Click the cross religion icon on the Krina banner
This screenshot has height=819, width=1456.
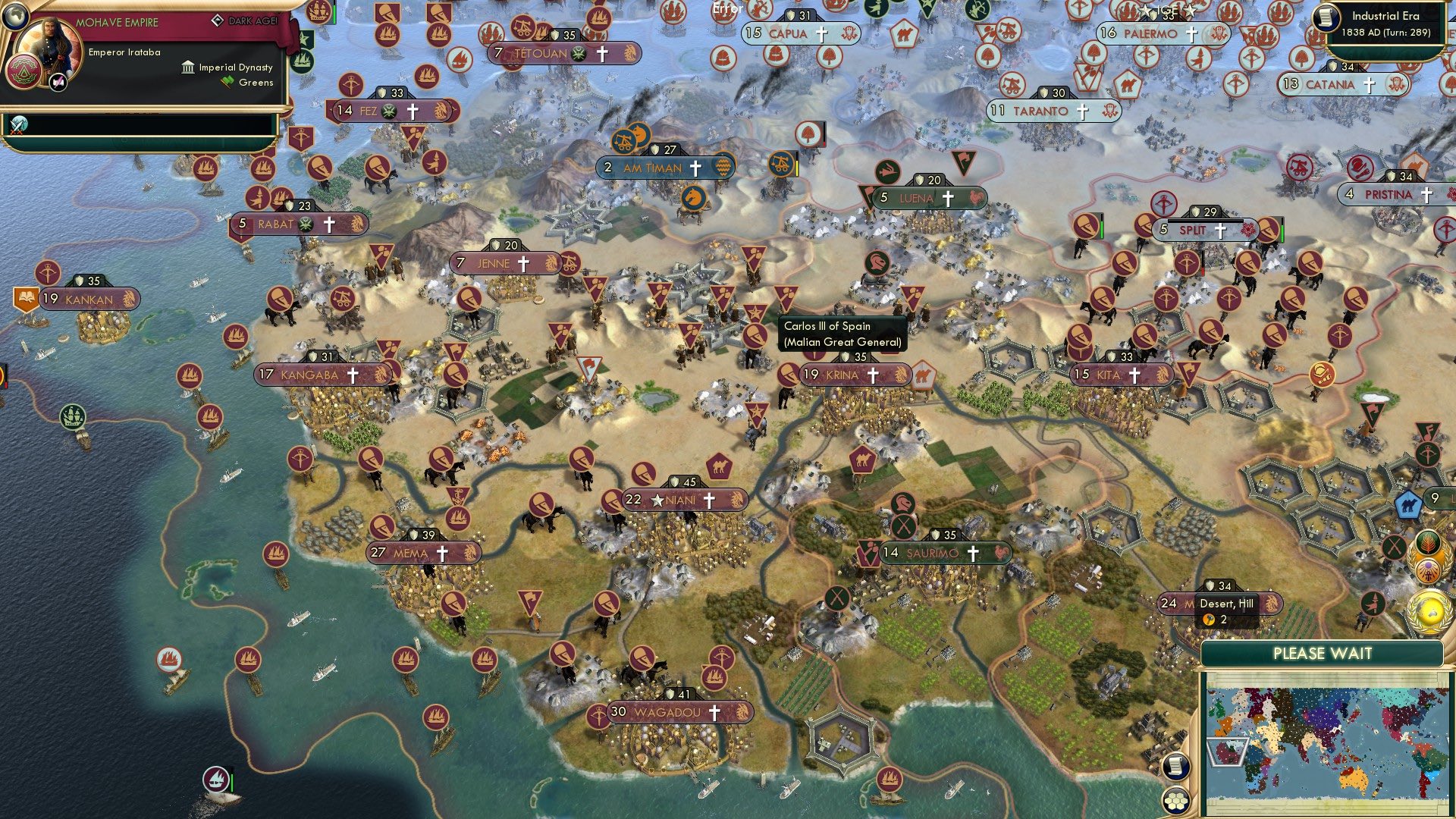coord(872,374)
